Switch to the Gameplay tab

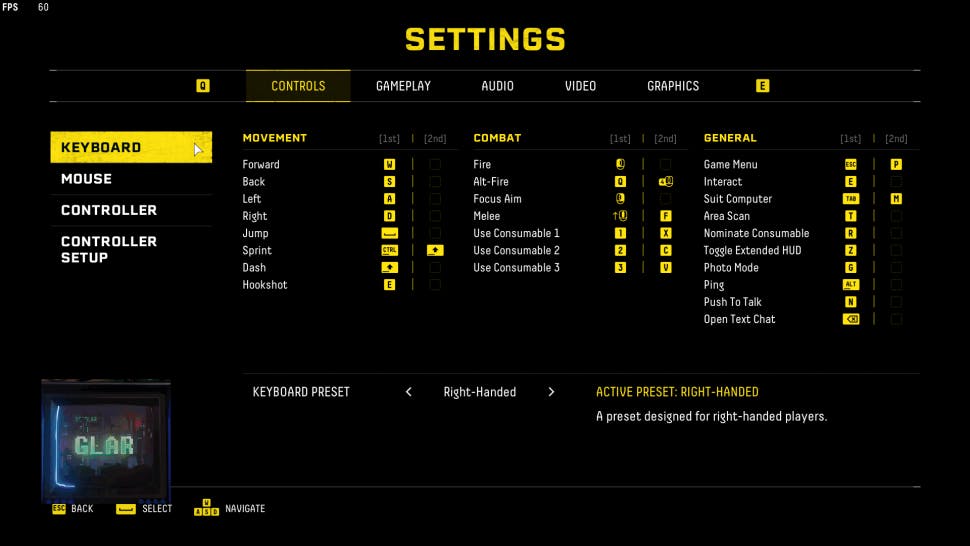(403, 86)
